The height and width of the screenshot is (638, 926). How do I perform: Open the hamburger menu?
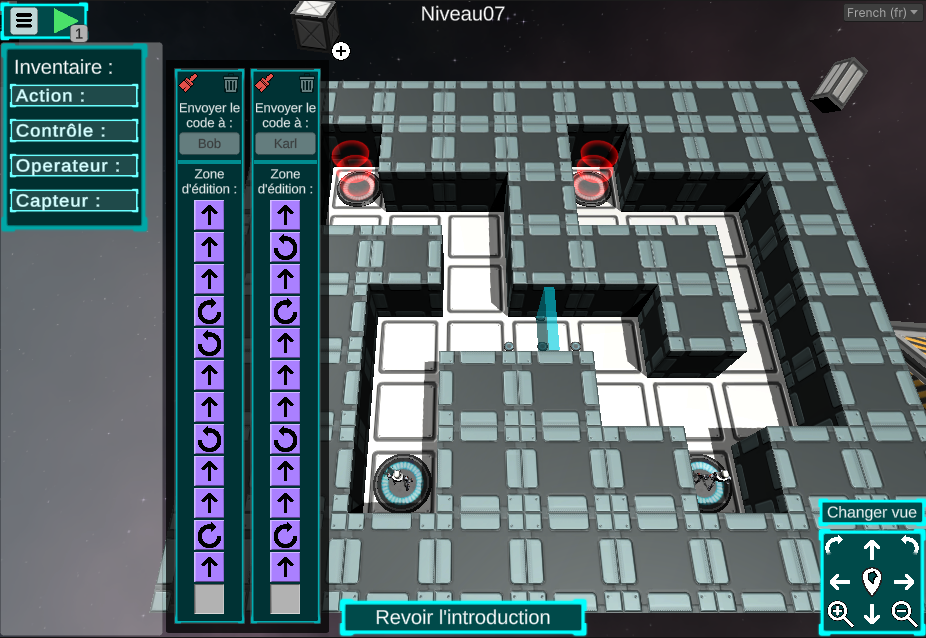pyautogui.click(x=24, y=20)
